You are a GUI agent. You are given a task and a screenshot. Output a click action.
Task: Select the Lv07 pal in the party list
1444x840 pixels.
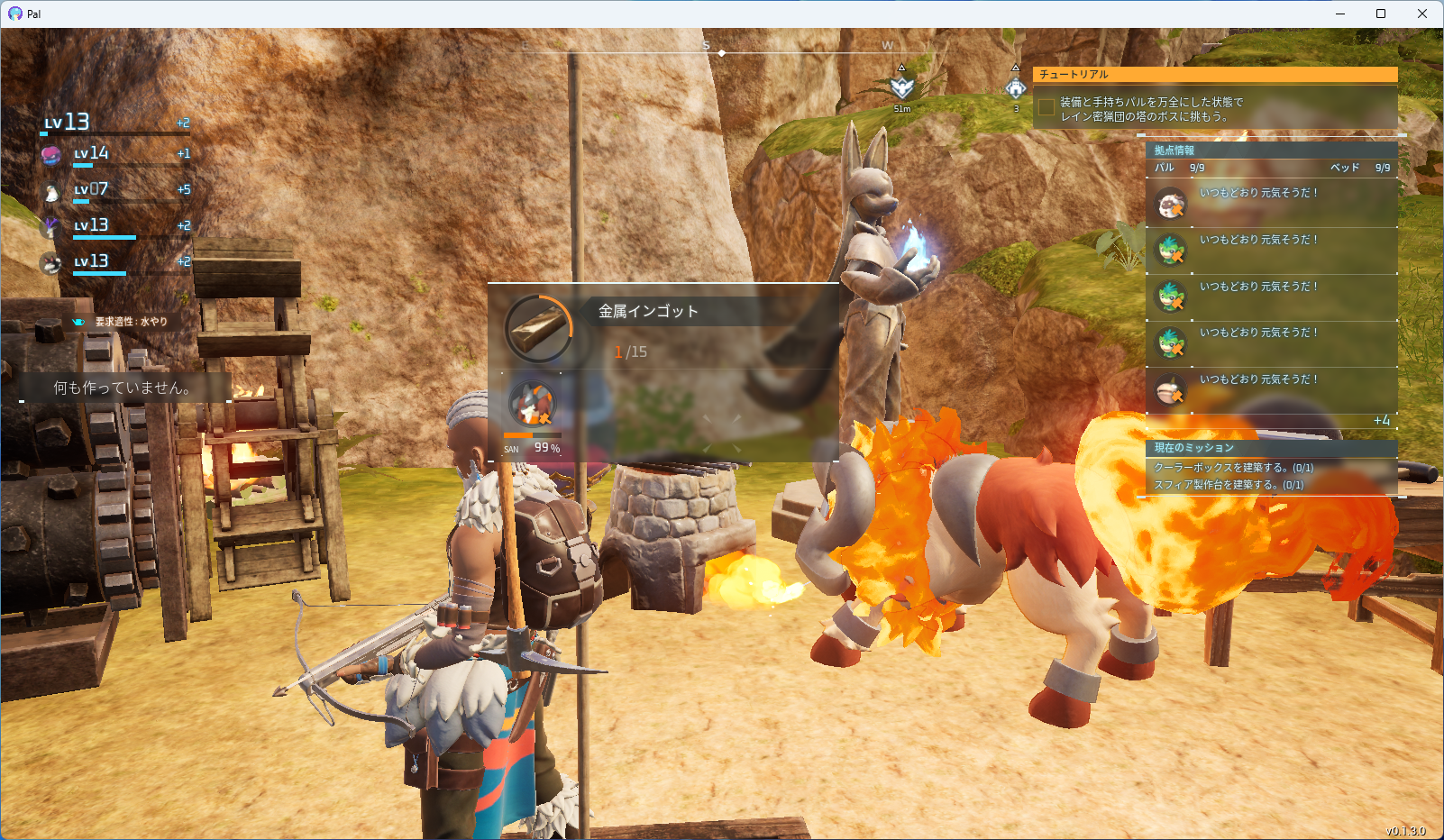point(90,190)
